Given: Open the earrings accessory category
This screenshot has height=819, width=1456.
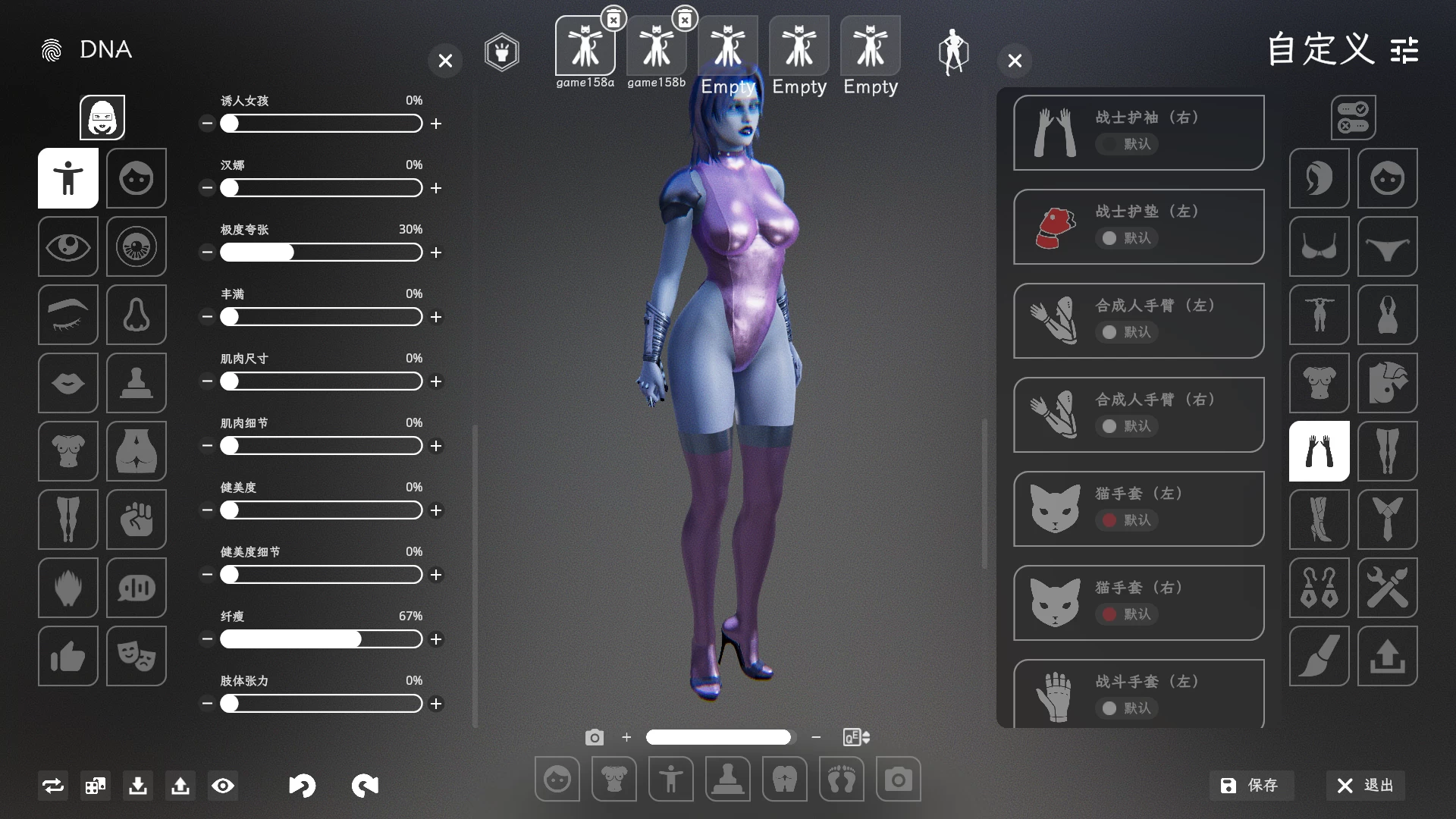Looking at the screenshot, I should [1319, 588].
